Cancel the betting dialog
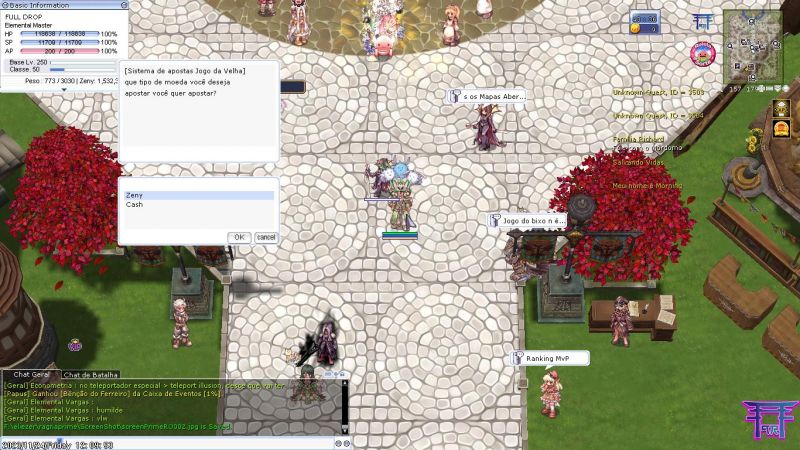 266,237
